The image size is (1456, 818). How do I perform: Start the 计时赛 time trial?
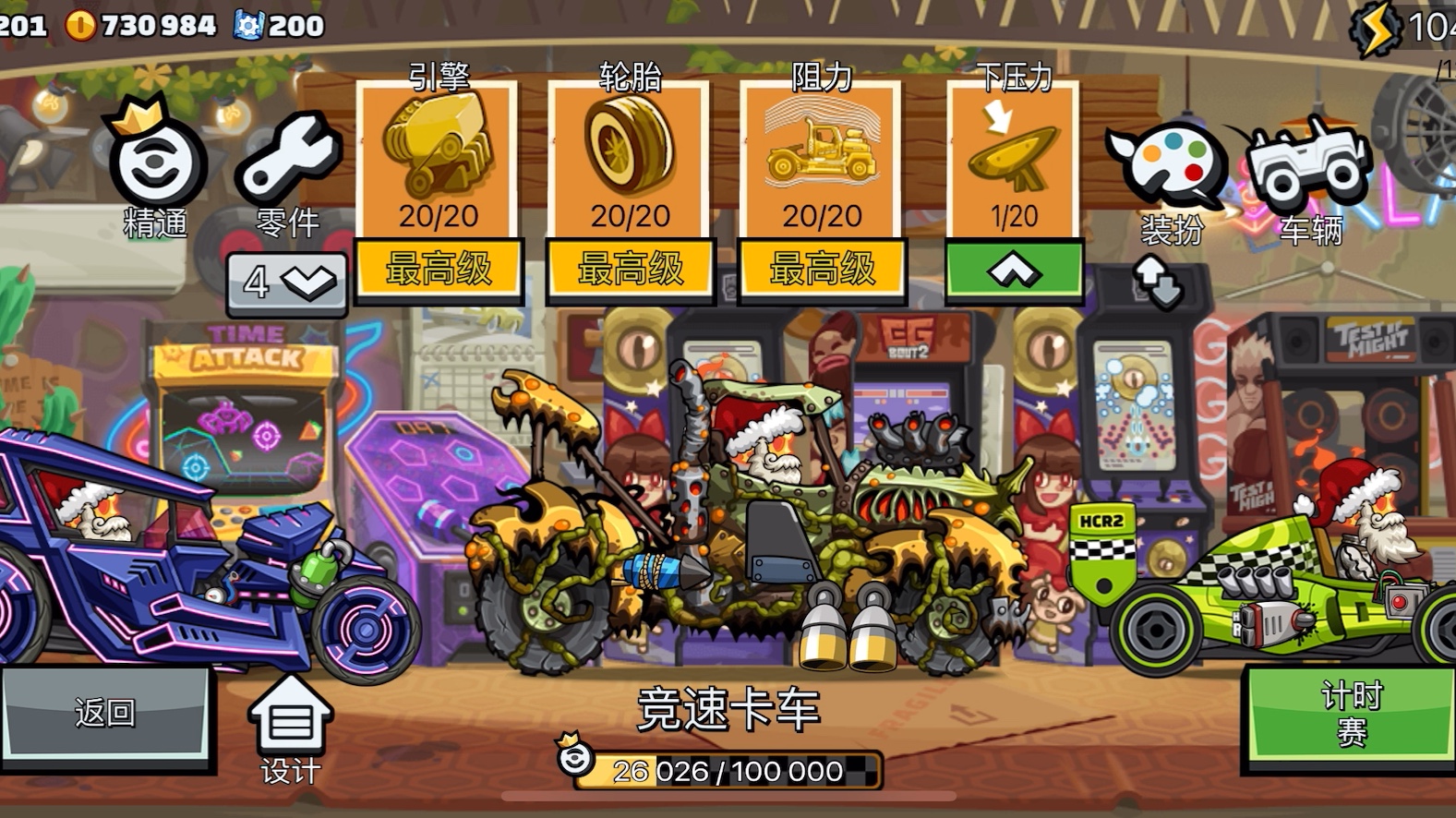[x=1351, y=714]
